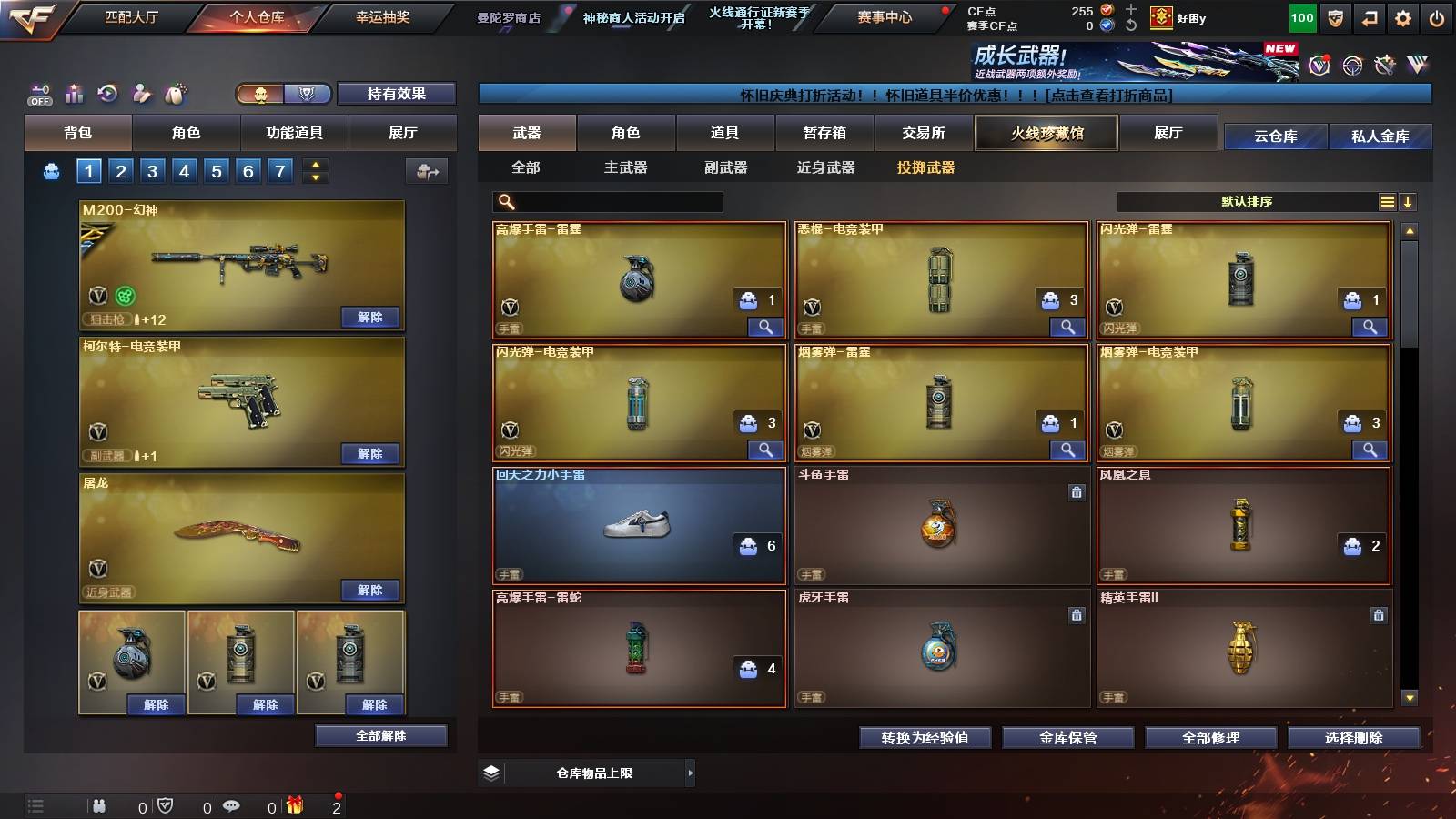1456x819 pixels.
Task: Click the power/exit icon at top right
Action: (1438, 16)
